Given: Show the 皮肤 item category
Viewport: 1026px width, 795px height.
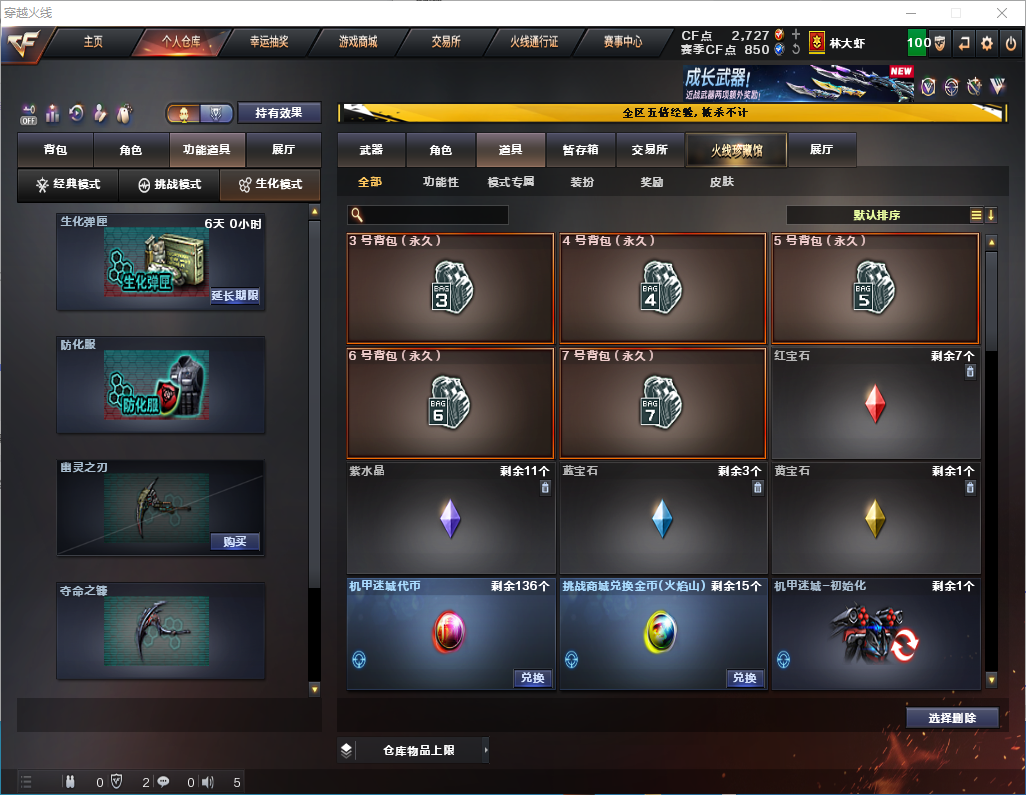Looking at the screenshot, I should click(721, 182).
